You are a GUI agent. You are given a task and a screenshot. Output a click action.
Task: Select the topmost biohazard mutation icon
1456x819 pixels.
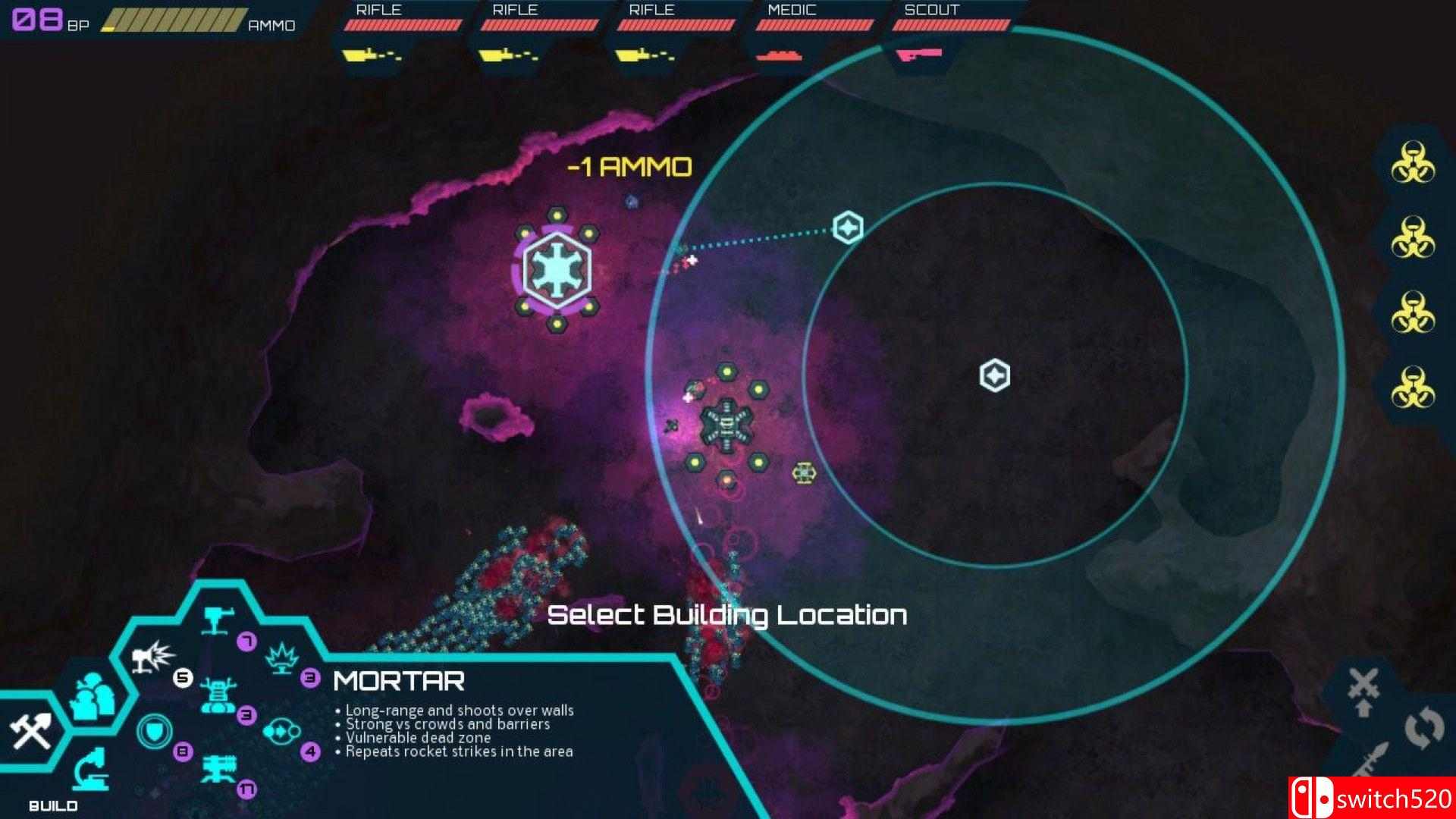point(1414,163)
